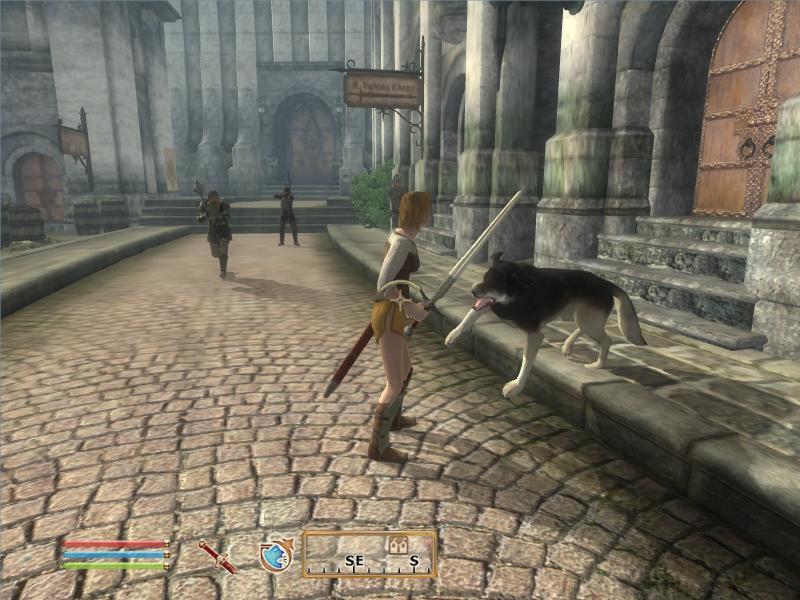Click the compass bar
Viewport: 800px width, 600px height.
point(369,555)
